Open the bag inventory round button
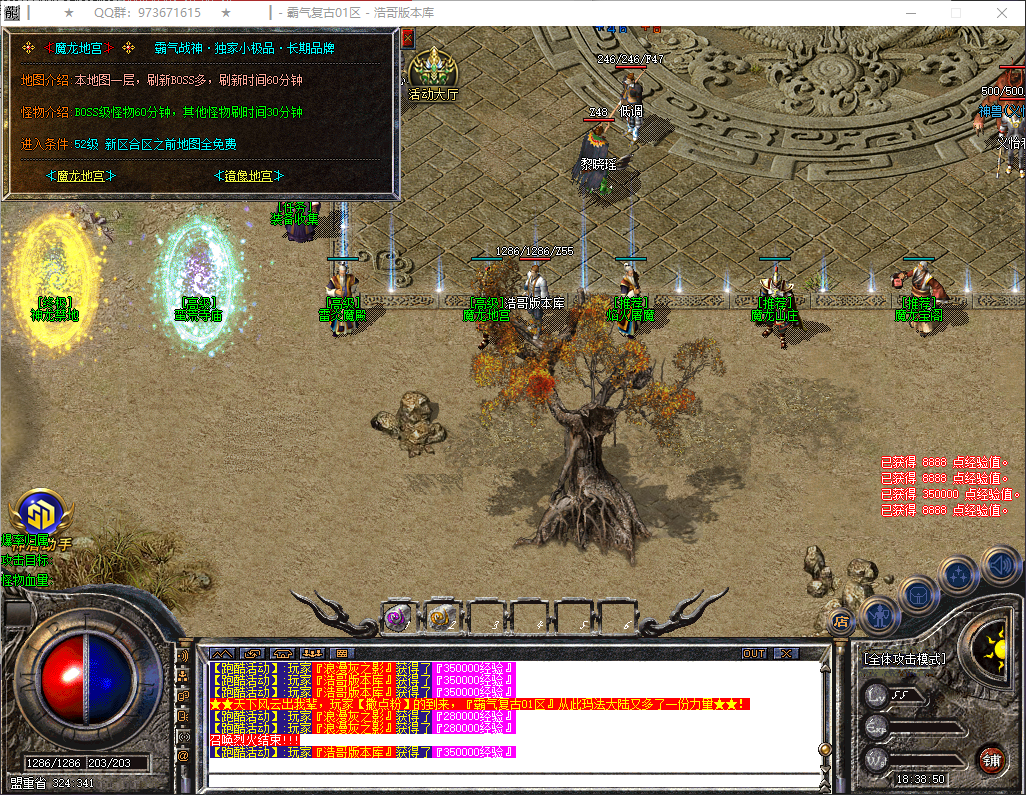 [x=916, y=594]
